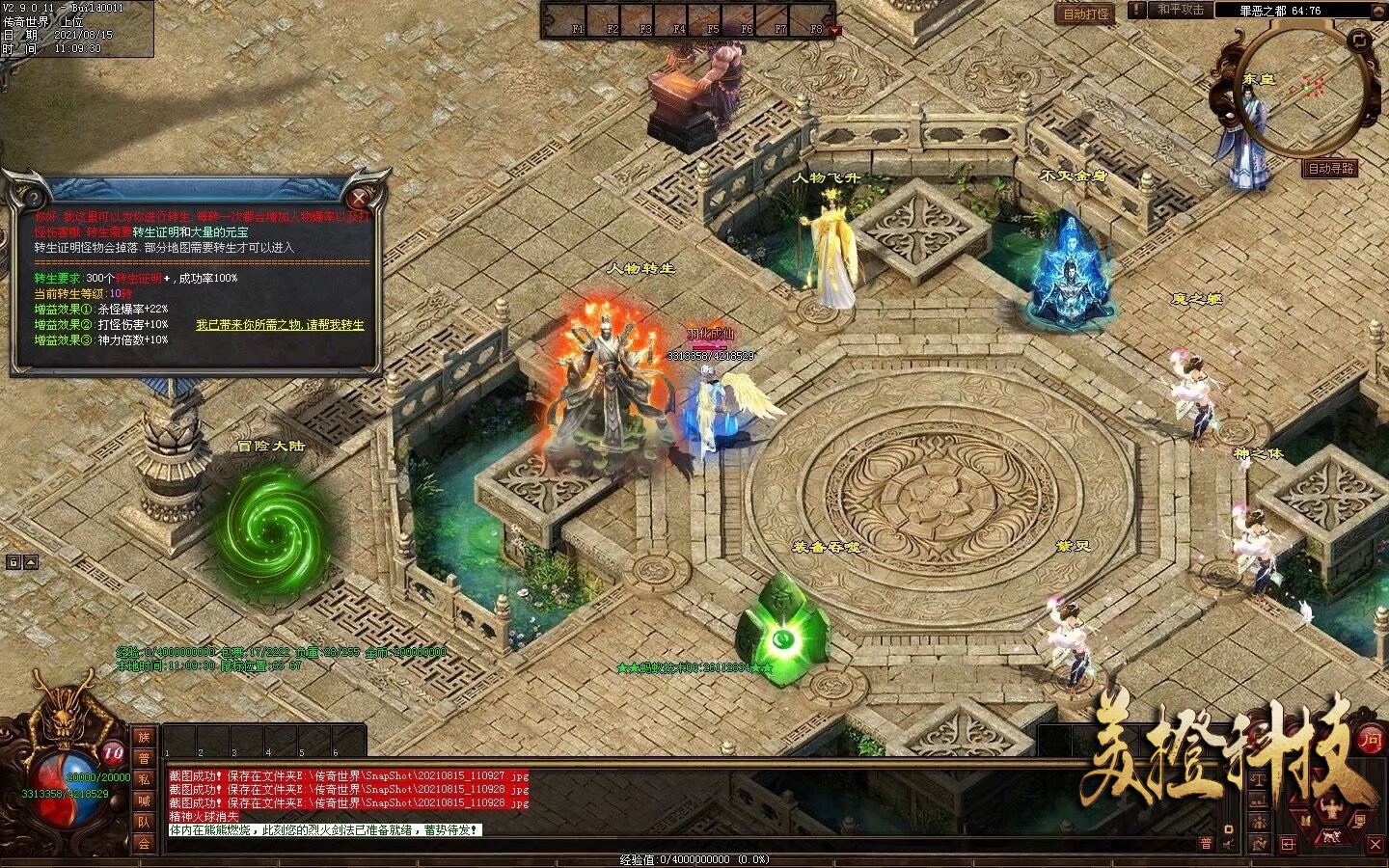Click the minimap's circular arrows switch button
This screenshot has width=1389, height=868.
[1359, 40]
